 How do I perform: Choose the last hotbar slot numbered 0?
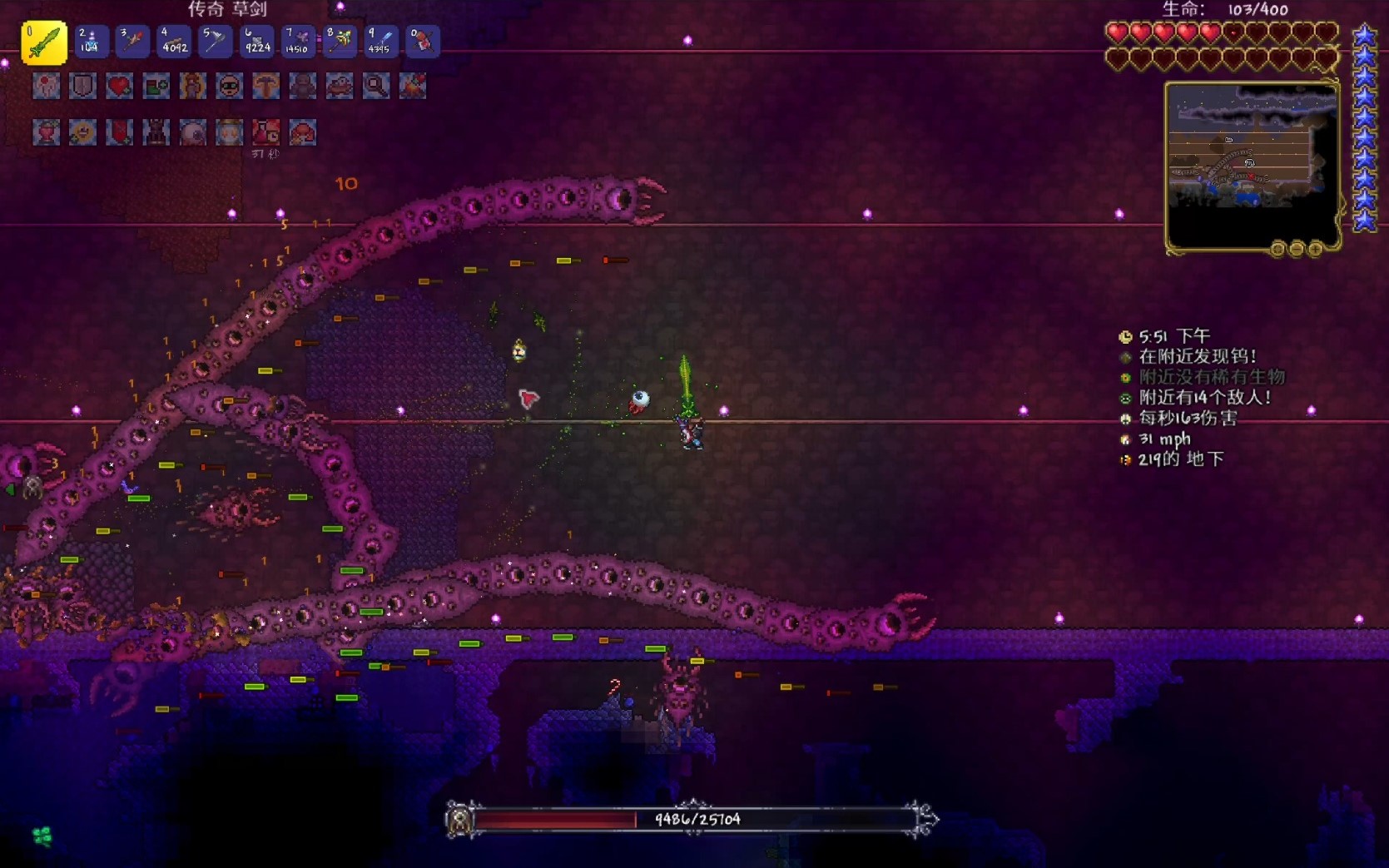pyautogui.click(x=422, y=42)
